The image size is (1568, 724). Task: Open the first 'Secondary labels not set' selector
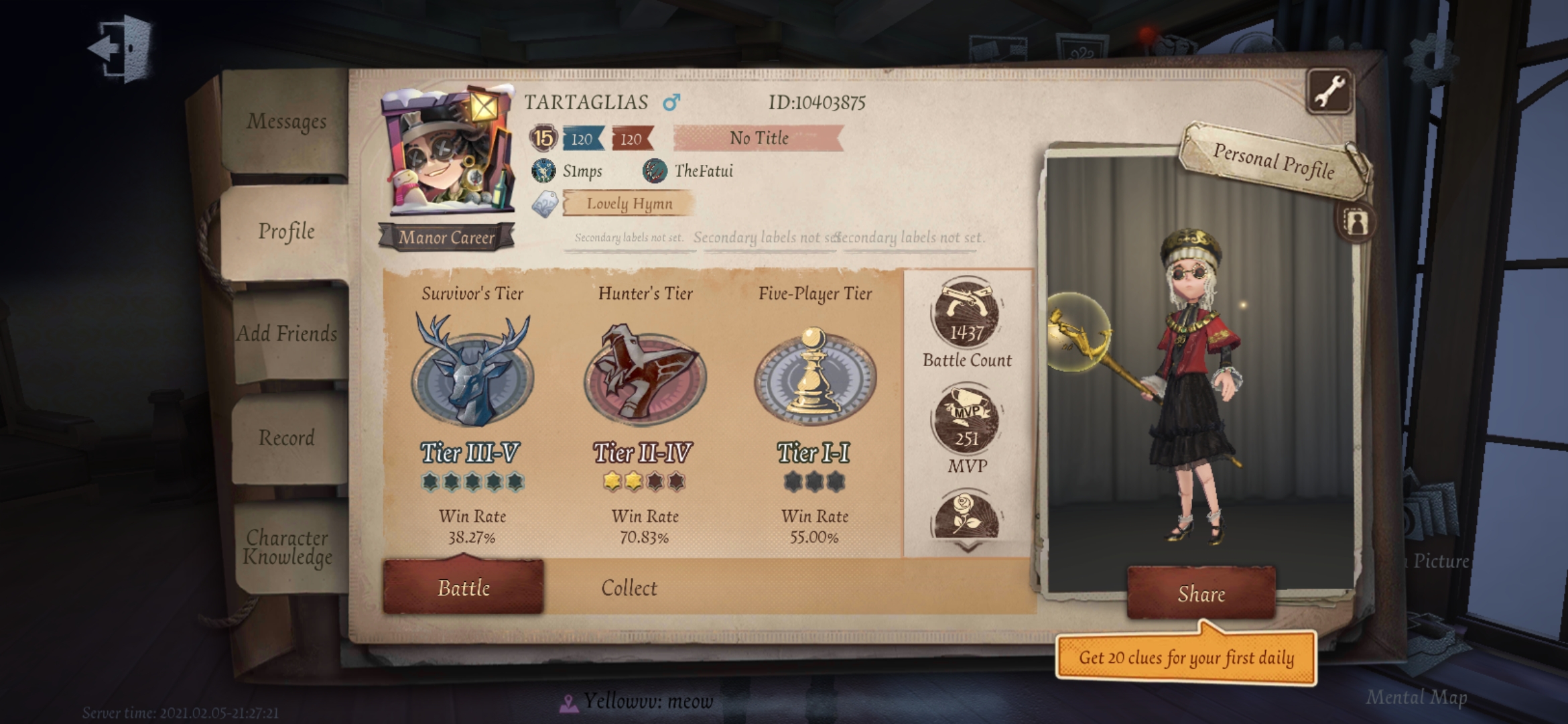[629, 238]
